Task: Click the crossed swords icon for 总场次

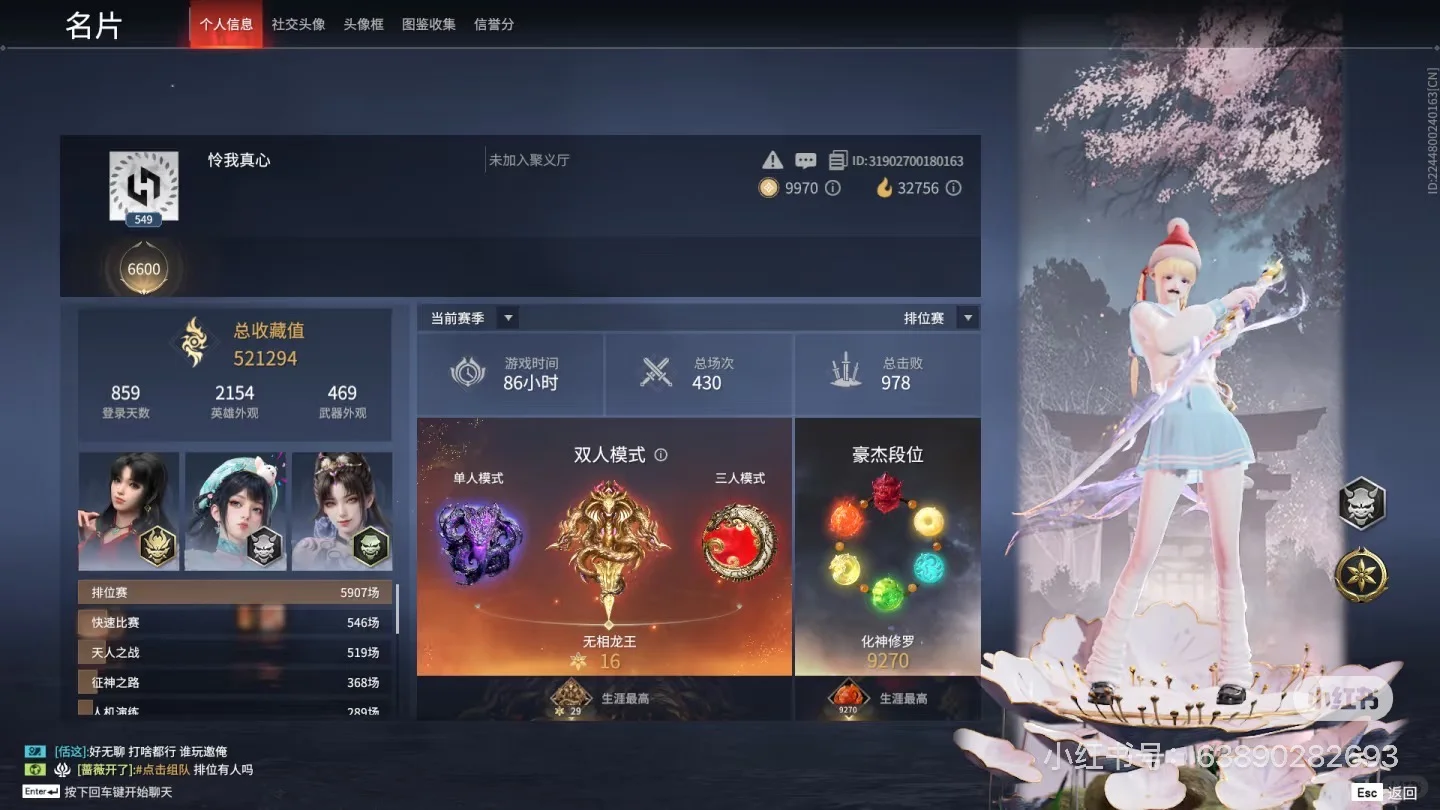Action: pos(656,372)
